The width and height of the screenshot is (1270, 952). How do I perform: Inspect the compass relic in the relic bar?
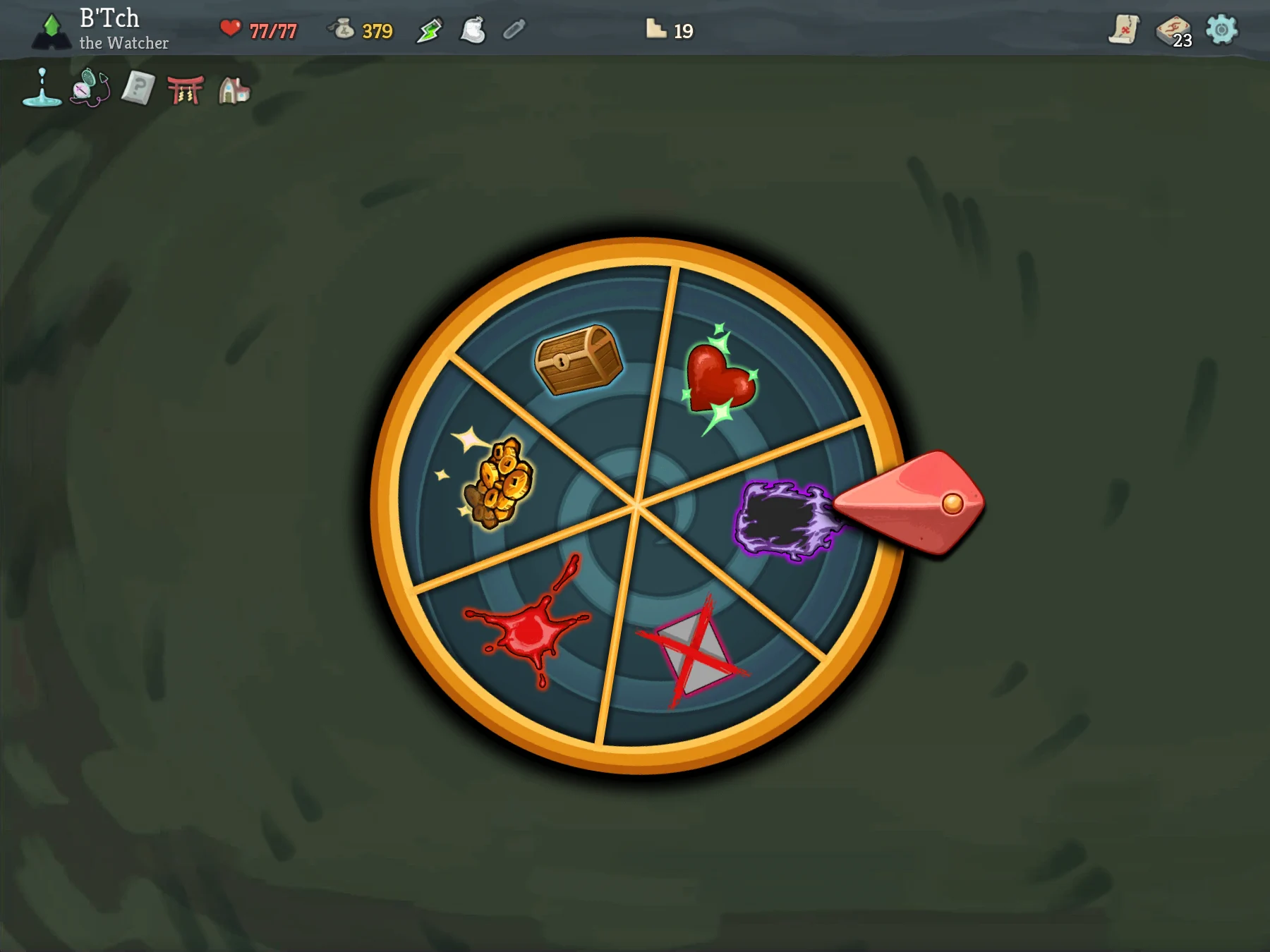click(x=90, y=90)
